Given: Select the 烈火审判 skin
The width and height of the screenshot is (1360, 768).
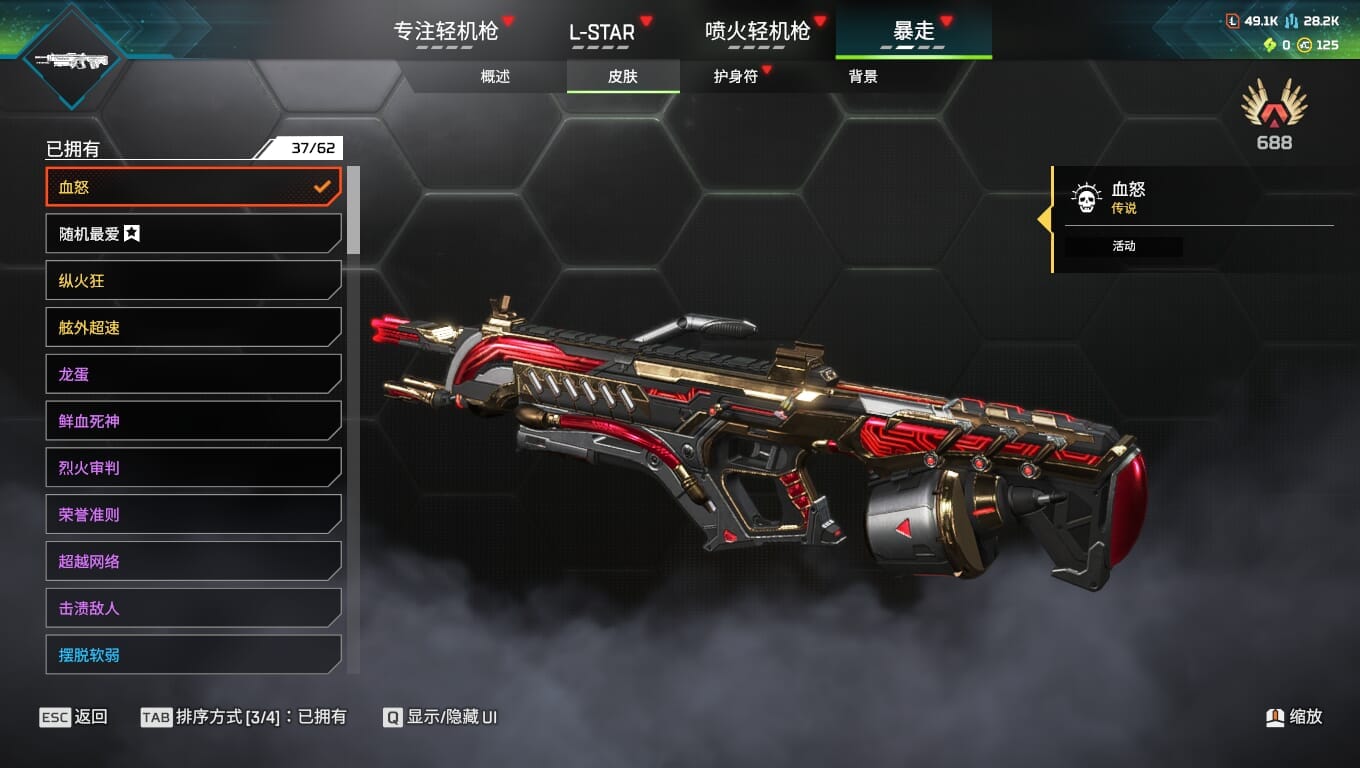Looking at the screenshot, I should pyautogui.click(x=193, y=468).
